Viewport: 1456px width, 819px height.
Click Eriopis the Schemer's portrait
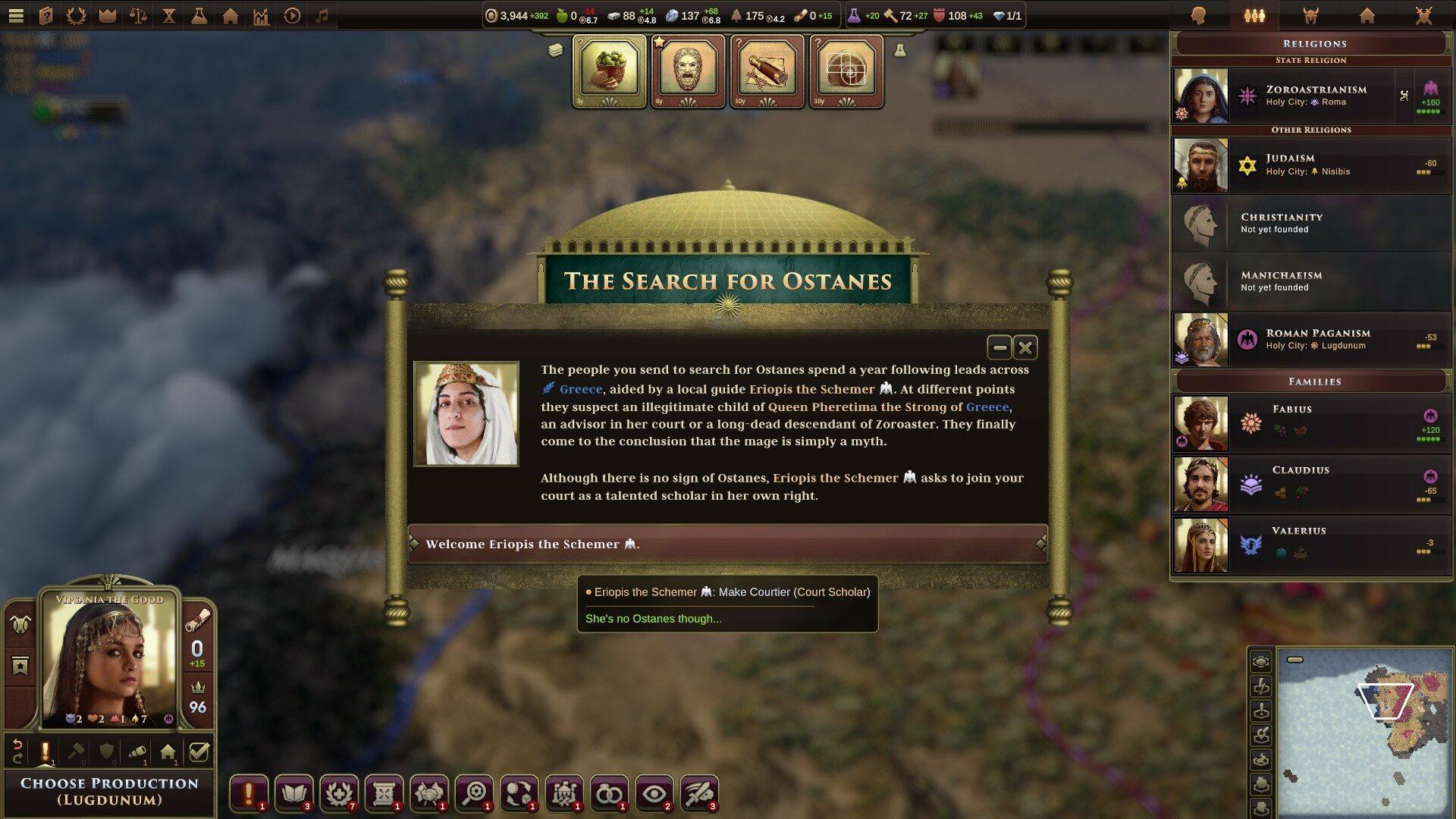coord(466,413)
